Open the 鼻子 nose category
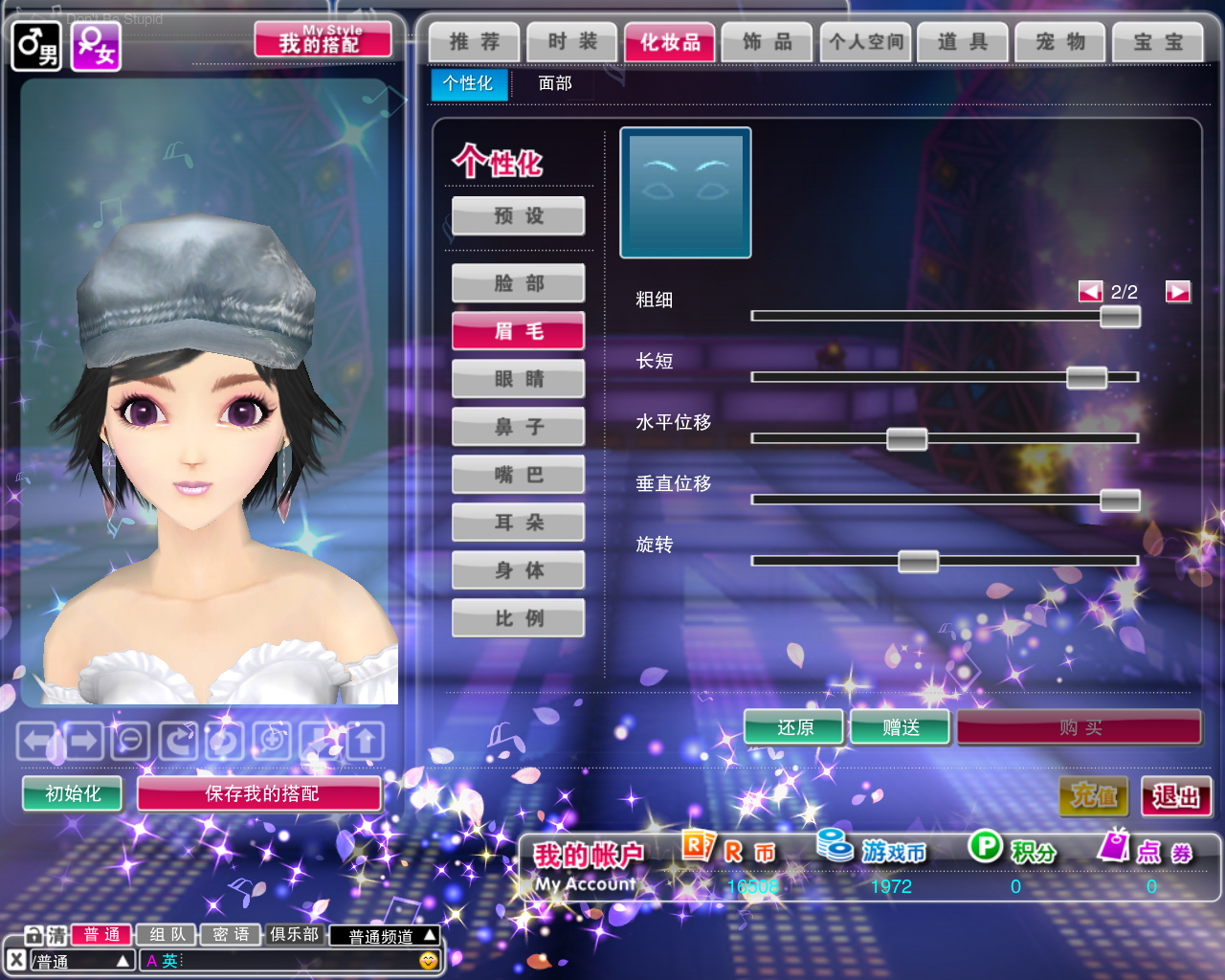1225x980 pixels. [519, 427]
